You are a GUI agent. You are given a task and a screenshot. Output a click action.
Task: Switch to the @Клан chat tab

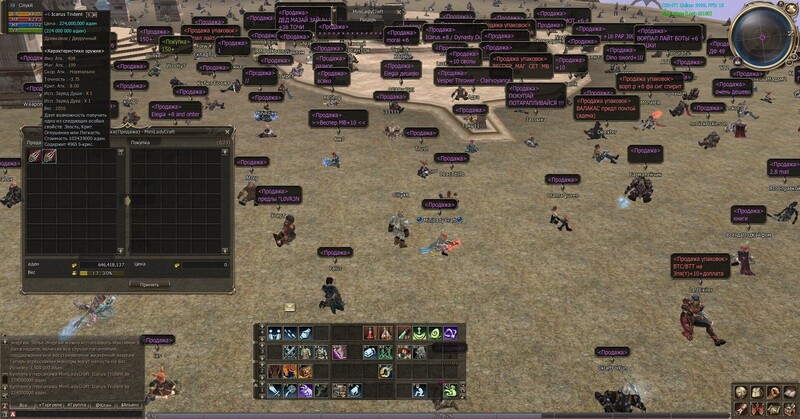(x=102, y=405)
